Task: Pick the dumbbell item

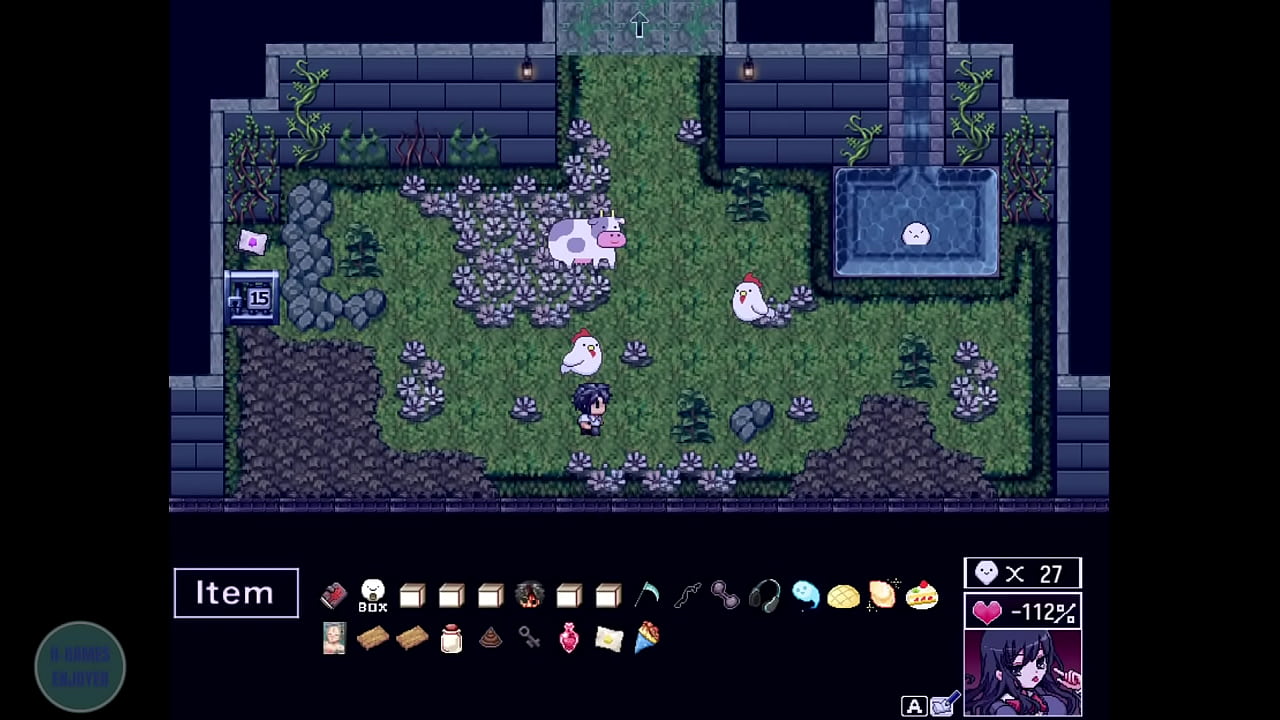Action: click(725, 596)
